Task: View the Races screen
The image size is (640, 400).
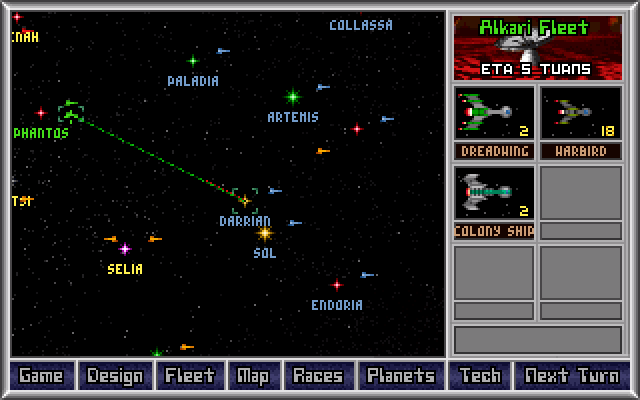Action: click(318, 376)
